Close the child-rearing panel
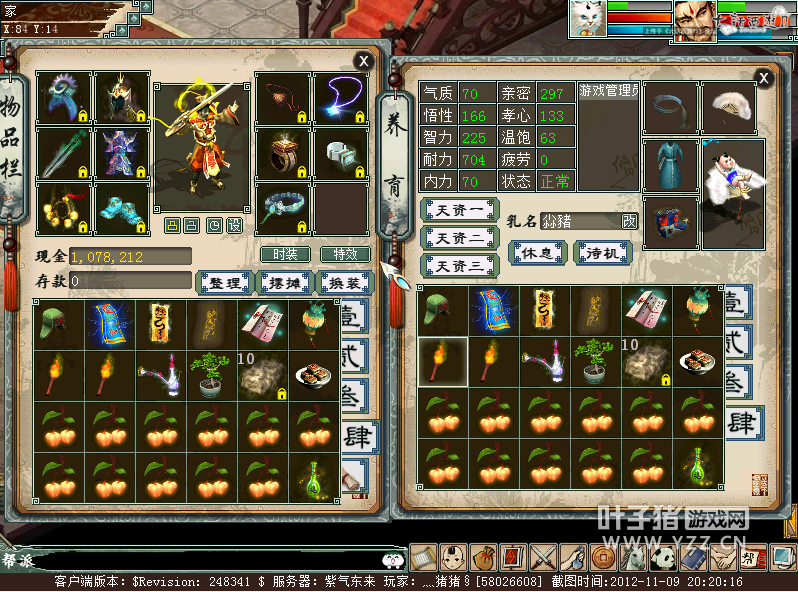Viewport: 798px width, 592px height. [x=764, y=77]
